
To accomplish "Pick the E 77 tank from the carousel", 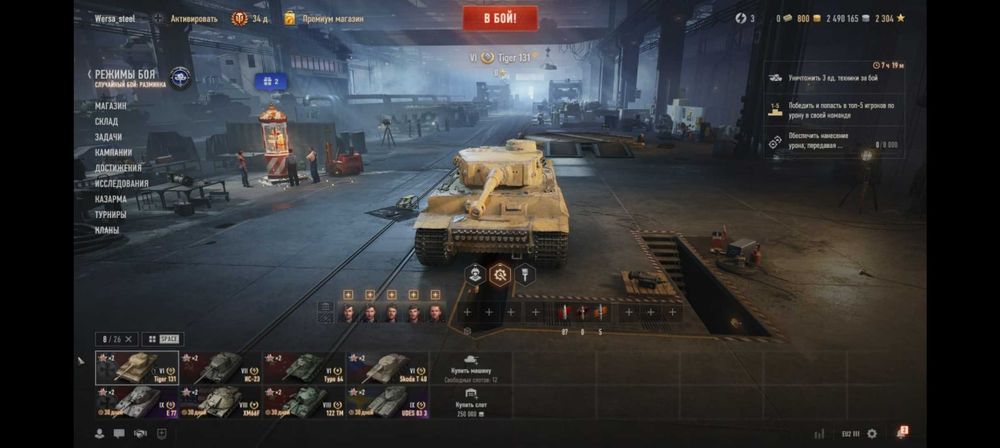I will click(137, 402).
